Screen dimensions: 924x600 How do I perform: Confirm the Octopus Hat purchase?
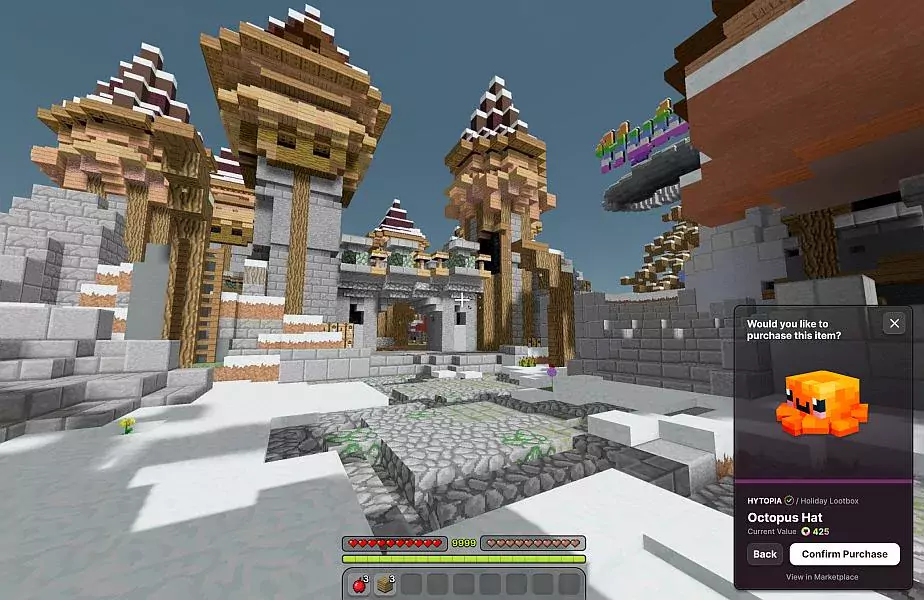pos(844,554)
